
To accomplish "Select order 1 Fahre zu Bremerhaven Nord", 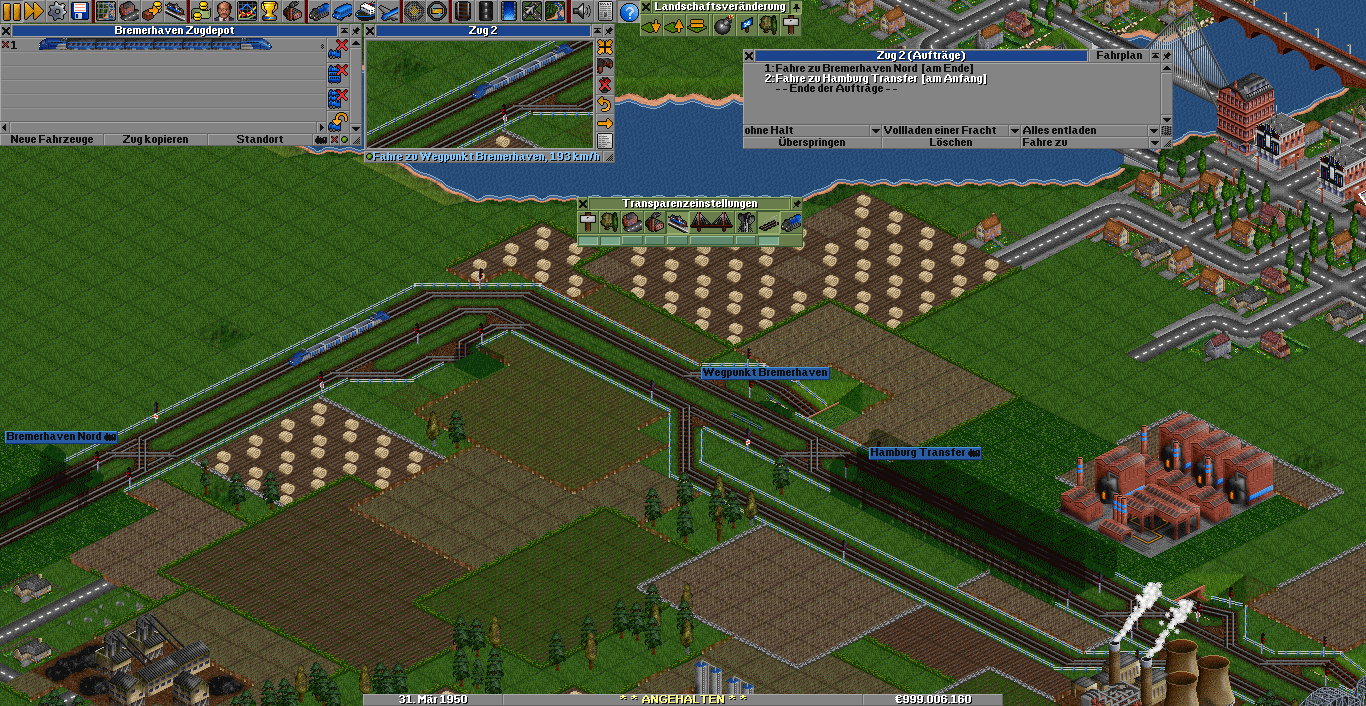I will (x=868, y=67).
